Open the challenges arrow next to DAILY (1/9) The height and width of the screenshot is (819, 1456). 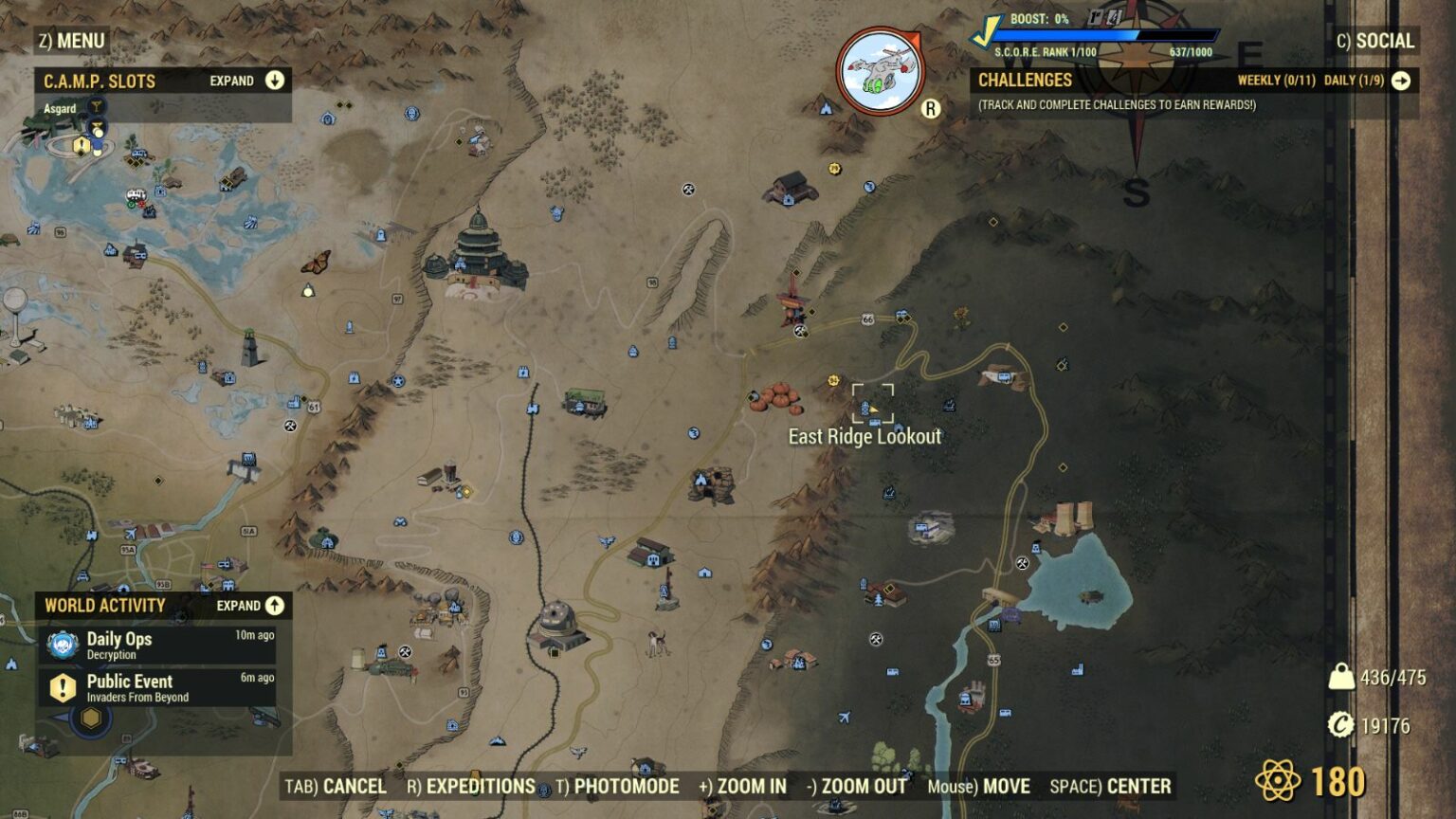click(x=1400, y=82)
